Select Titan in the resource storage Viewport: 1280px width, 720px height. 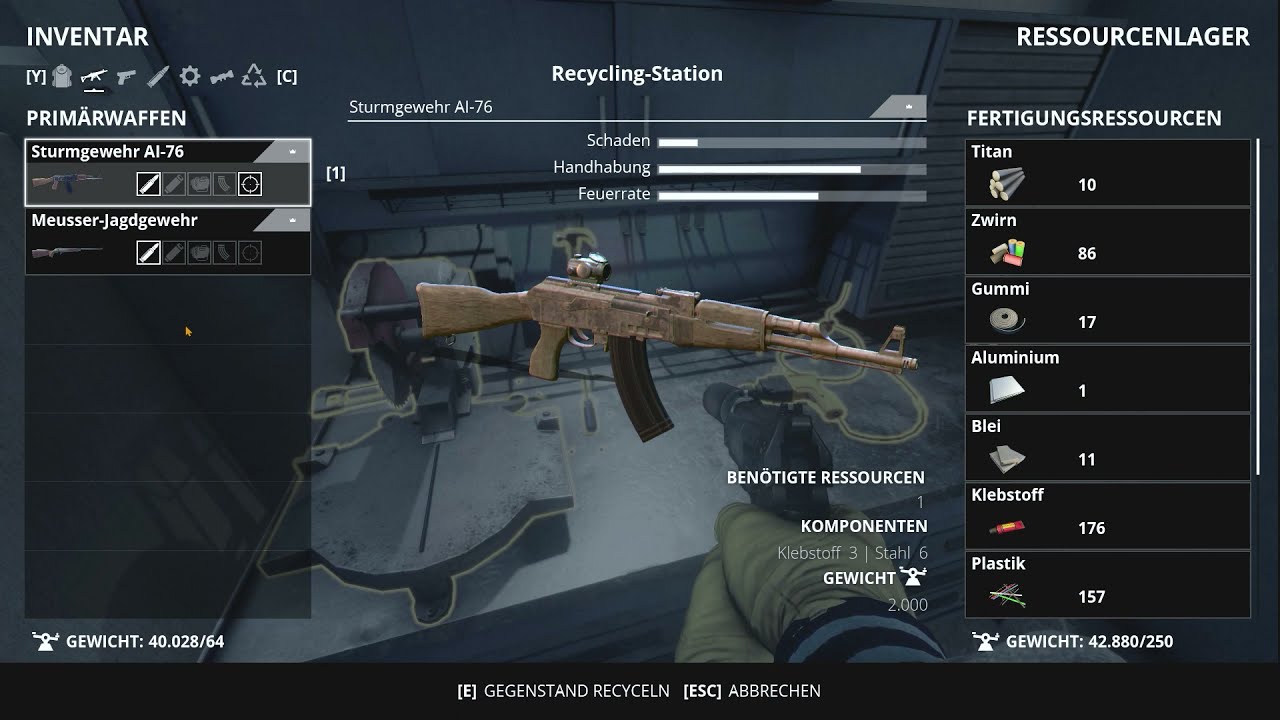1108,173
